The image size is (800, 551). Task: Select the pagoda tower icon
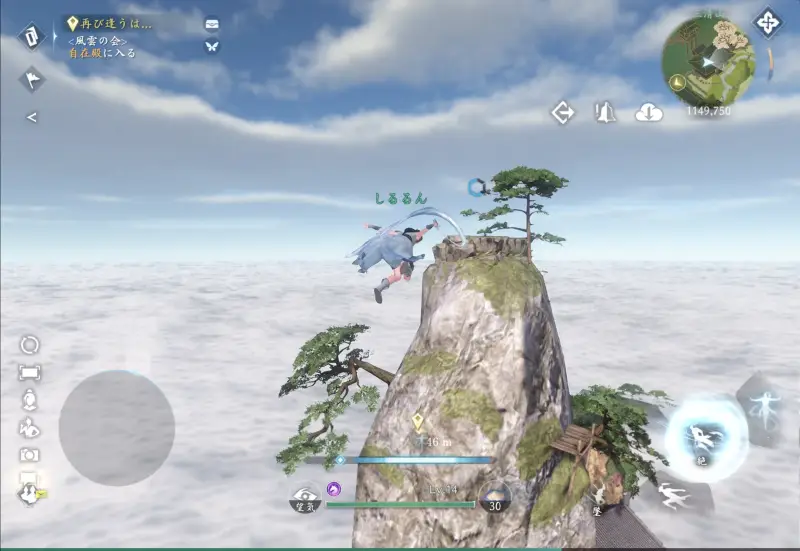(x=605, y=113)
